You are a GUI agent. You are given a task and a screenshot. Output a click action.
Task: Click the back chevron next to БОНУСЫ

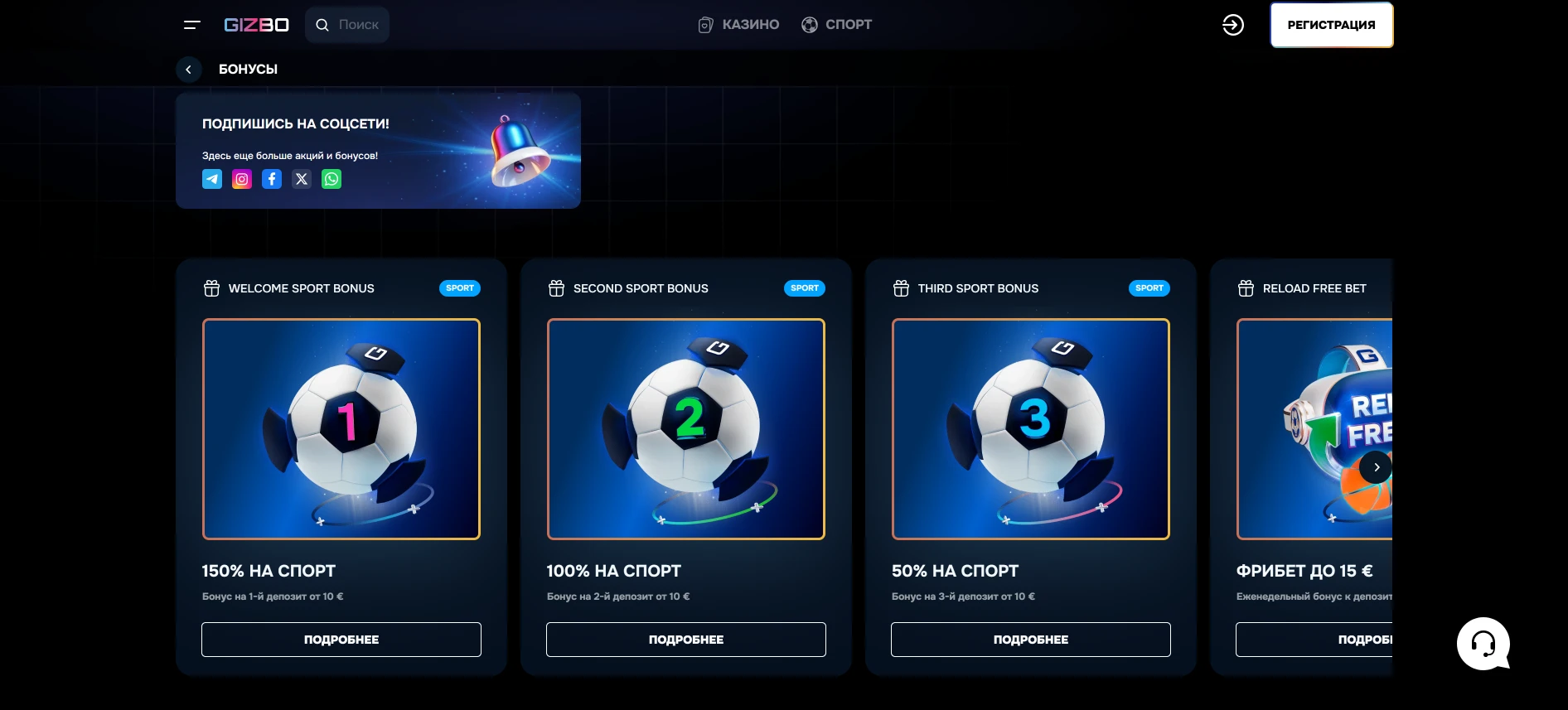click(188, 70)
